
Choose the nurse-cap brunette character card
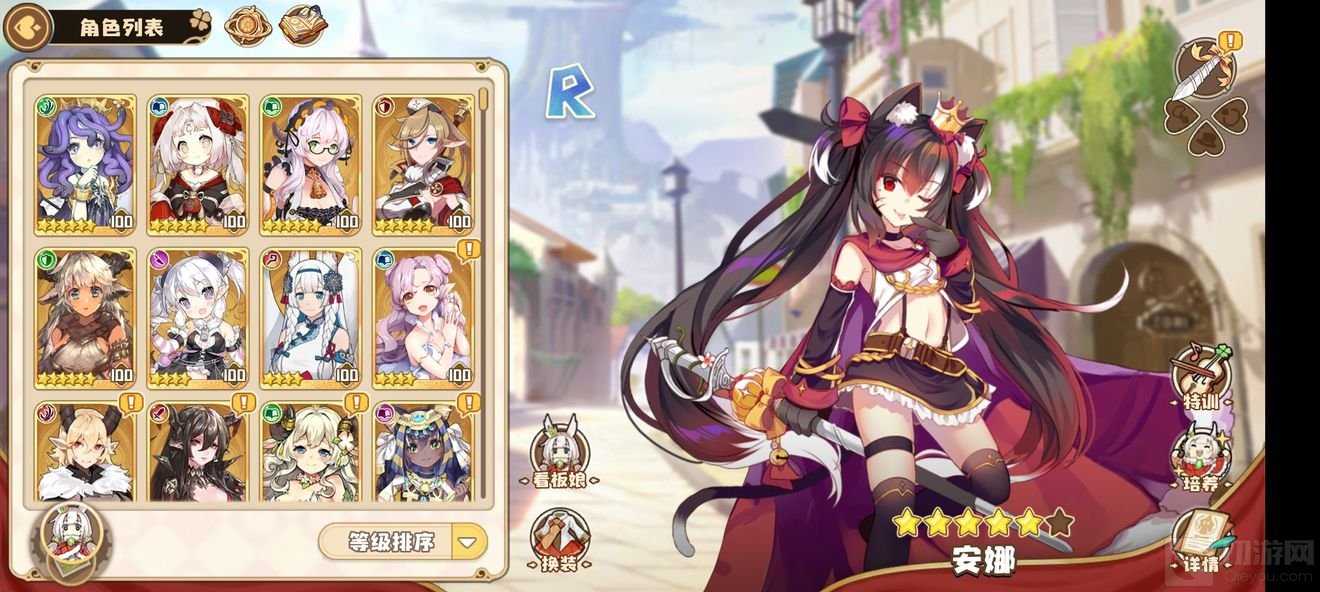pos(423,164)
